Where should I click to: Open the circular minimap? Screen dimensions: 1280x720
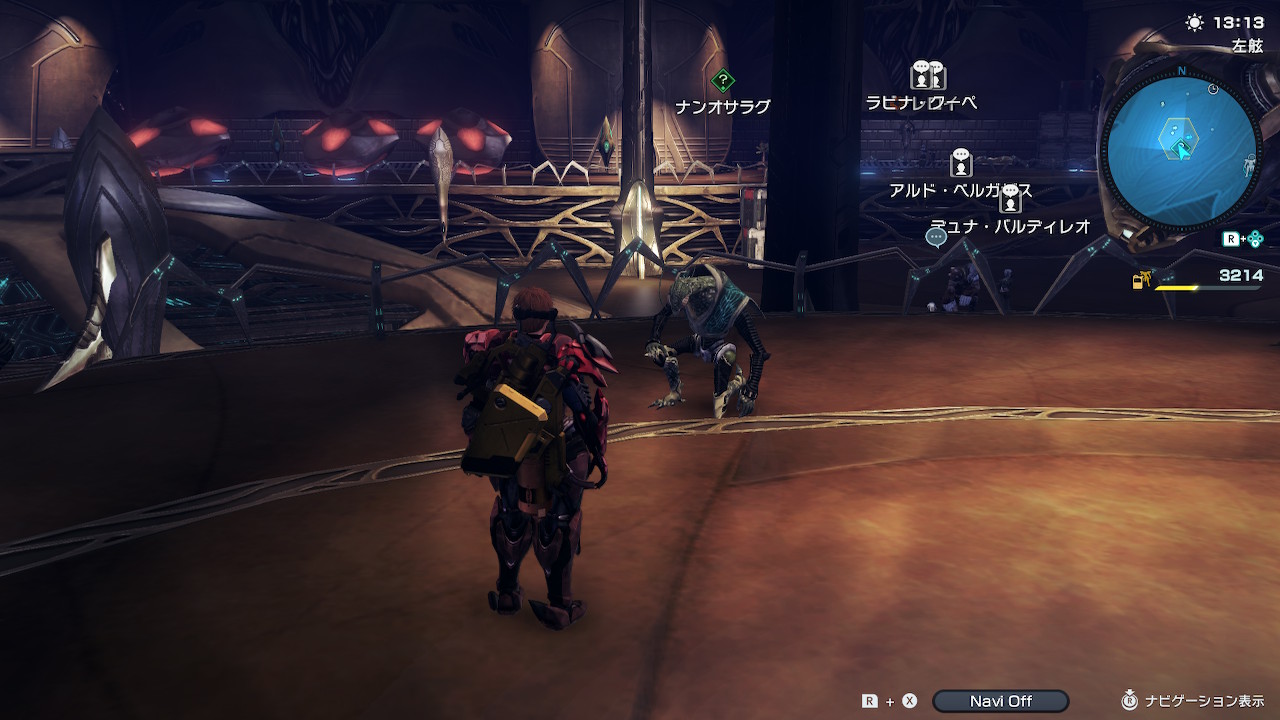1181,152
